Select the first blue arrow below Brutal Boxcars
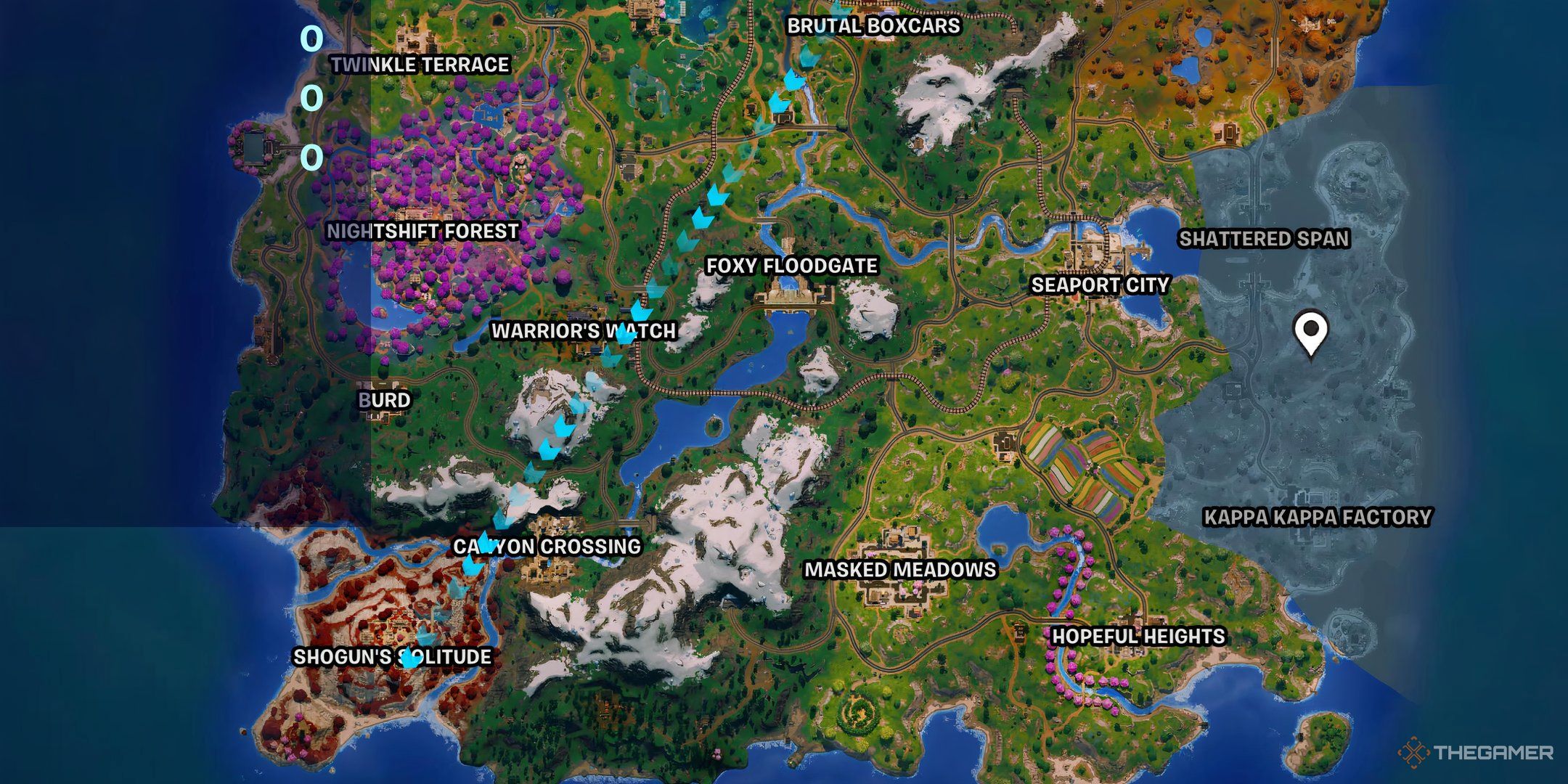This screenshot has height=784, width=1568. [808, 53]
